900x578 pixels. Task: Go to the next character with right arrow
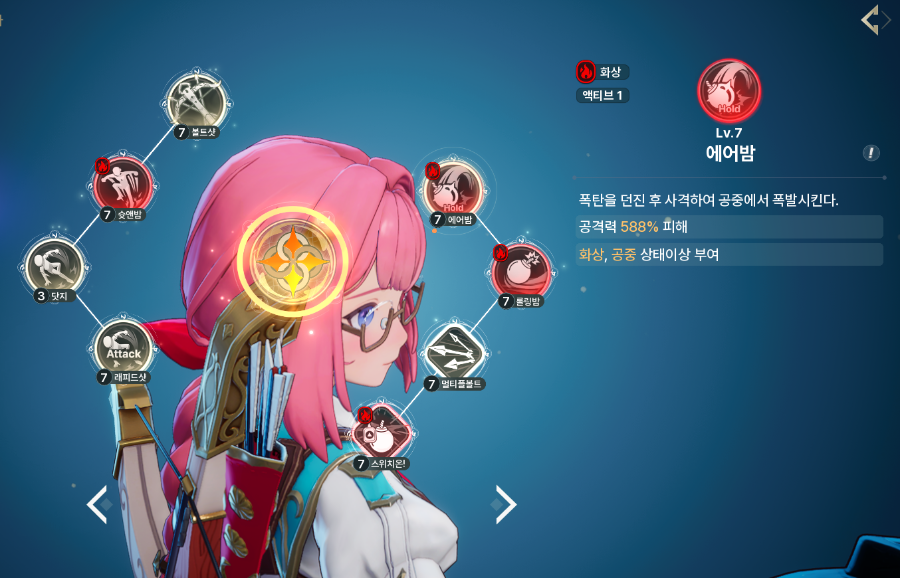point(506,504)
